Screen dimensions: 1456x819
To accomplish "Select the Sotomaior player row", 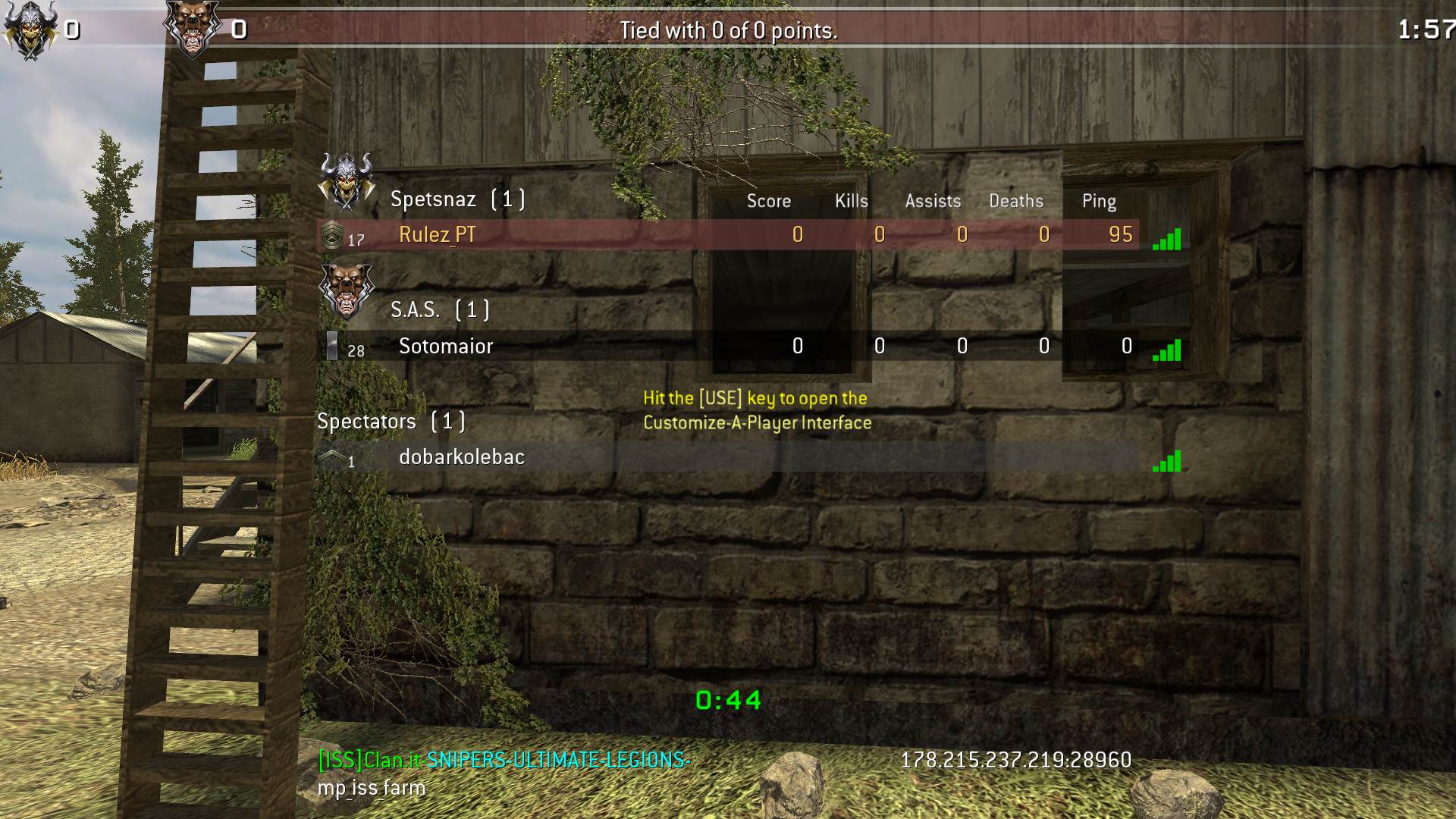I will point(446,347).
